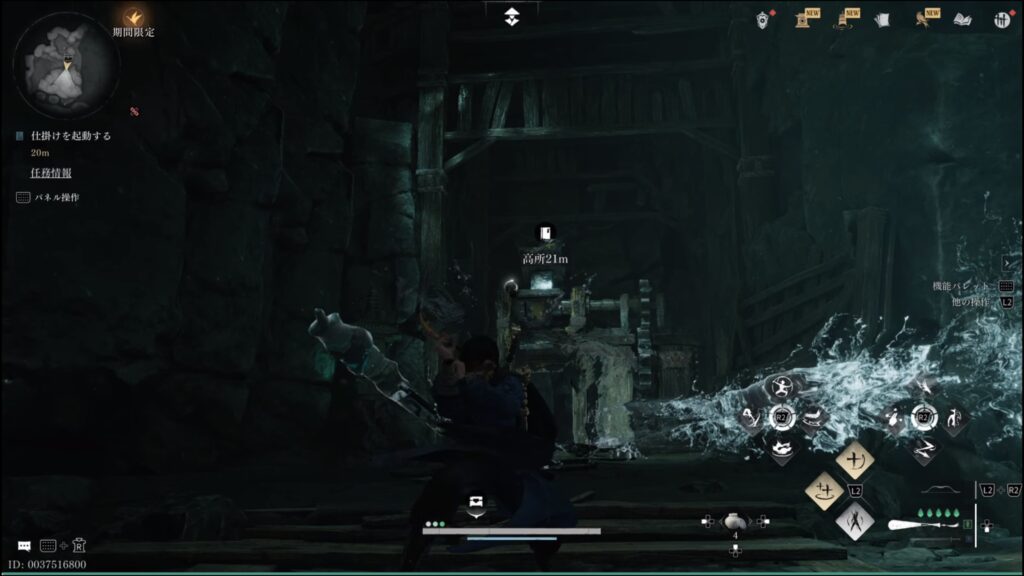Open the stack of papers icon
Screen dimensions: 1024x576
[x=882, y=19]
